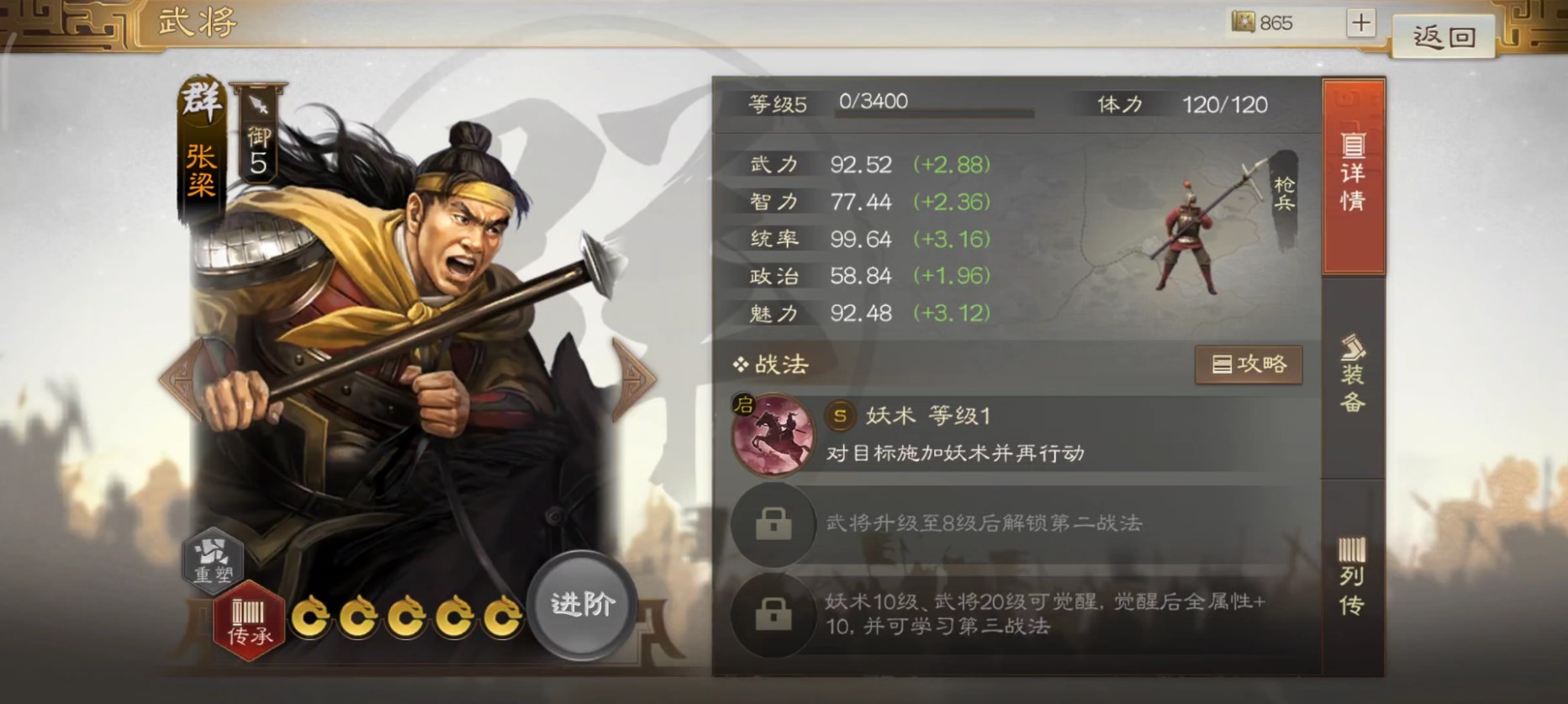This screenshot has height=704, width=1568.
Task: Open the 攻略 strategy guide button
Action: (1248, 365)
